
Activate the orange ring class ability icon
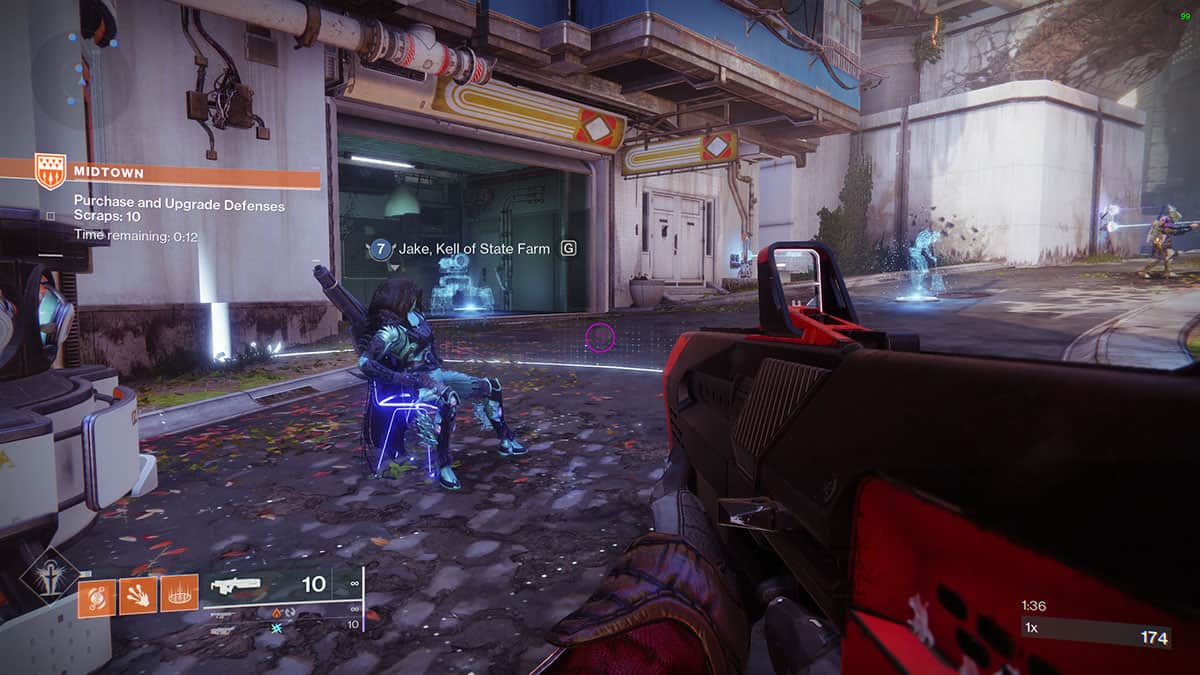click(x=179, y=596)
